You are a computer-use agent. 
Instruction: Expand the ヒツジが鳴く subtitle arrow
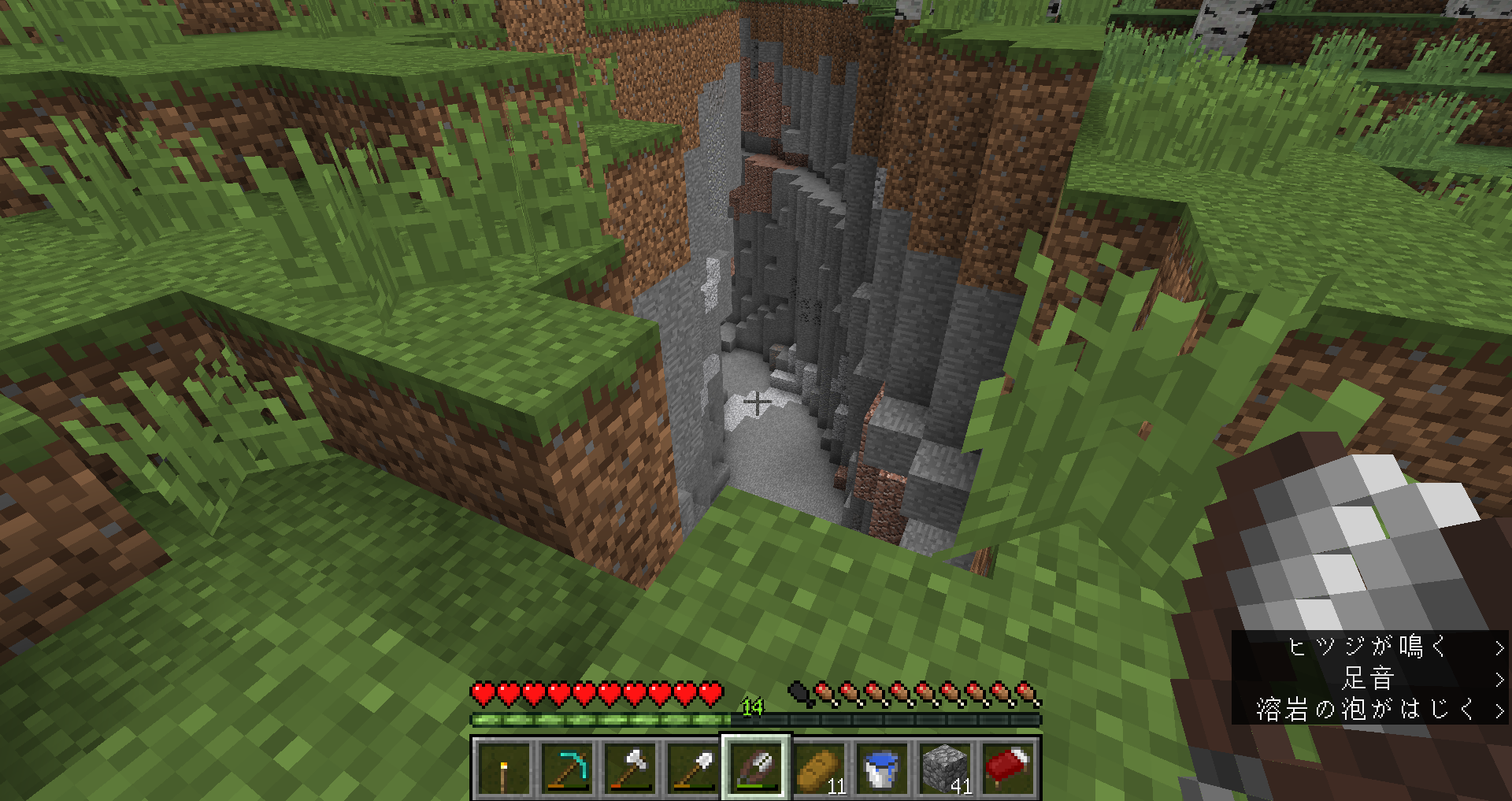(x=1499, y=649)
